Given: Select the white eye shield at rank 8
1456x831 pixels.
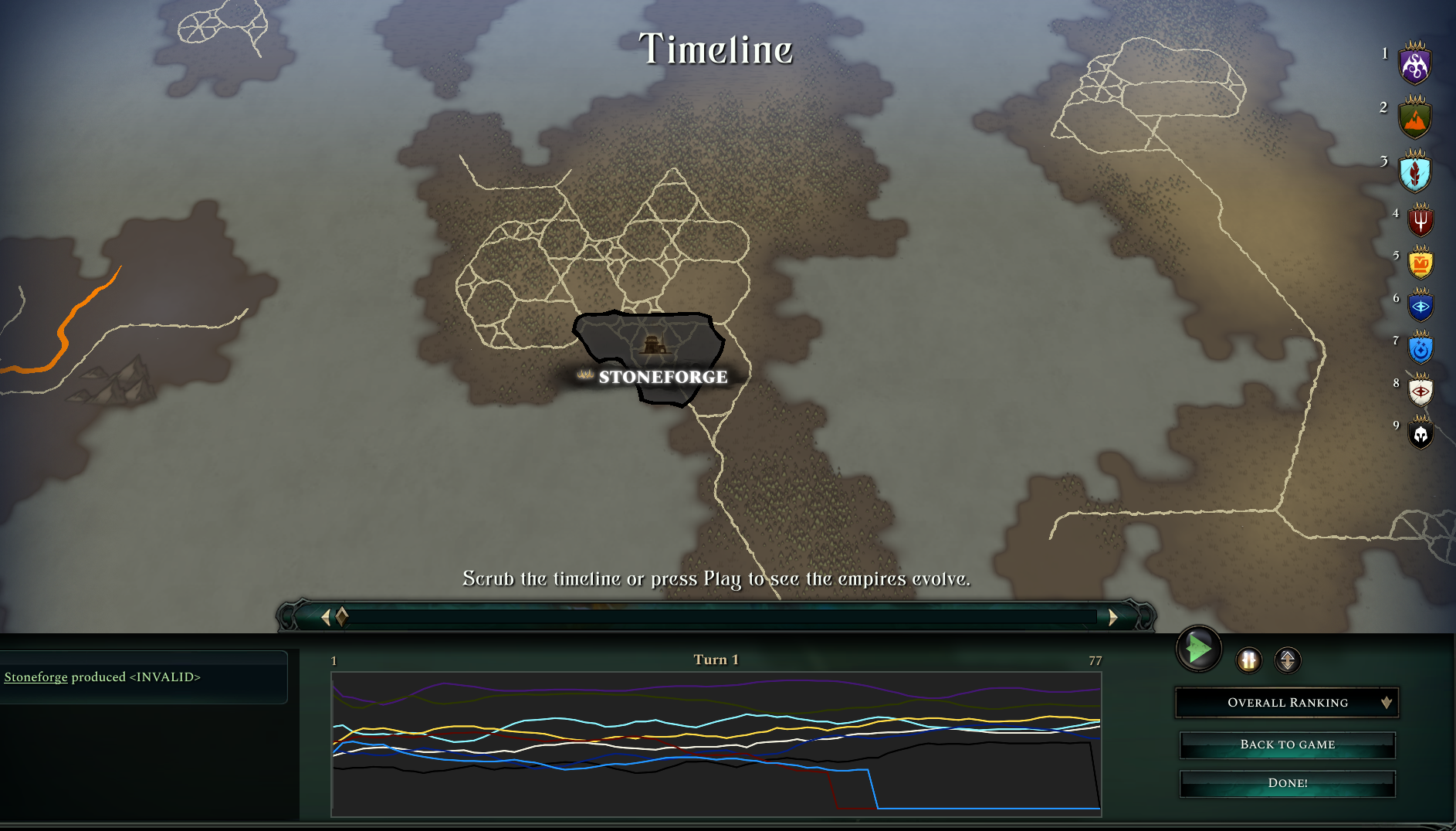Looking at the screenshot, I should (1420, 392).
